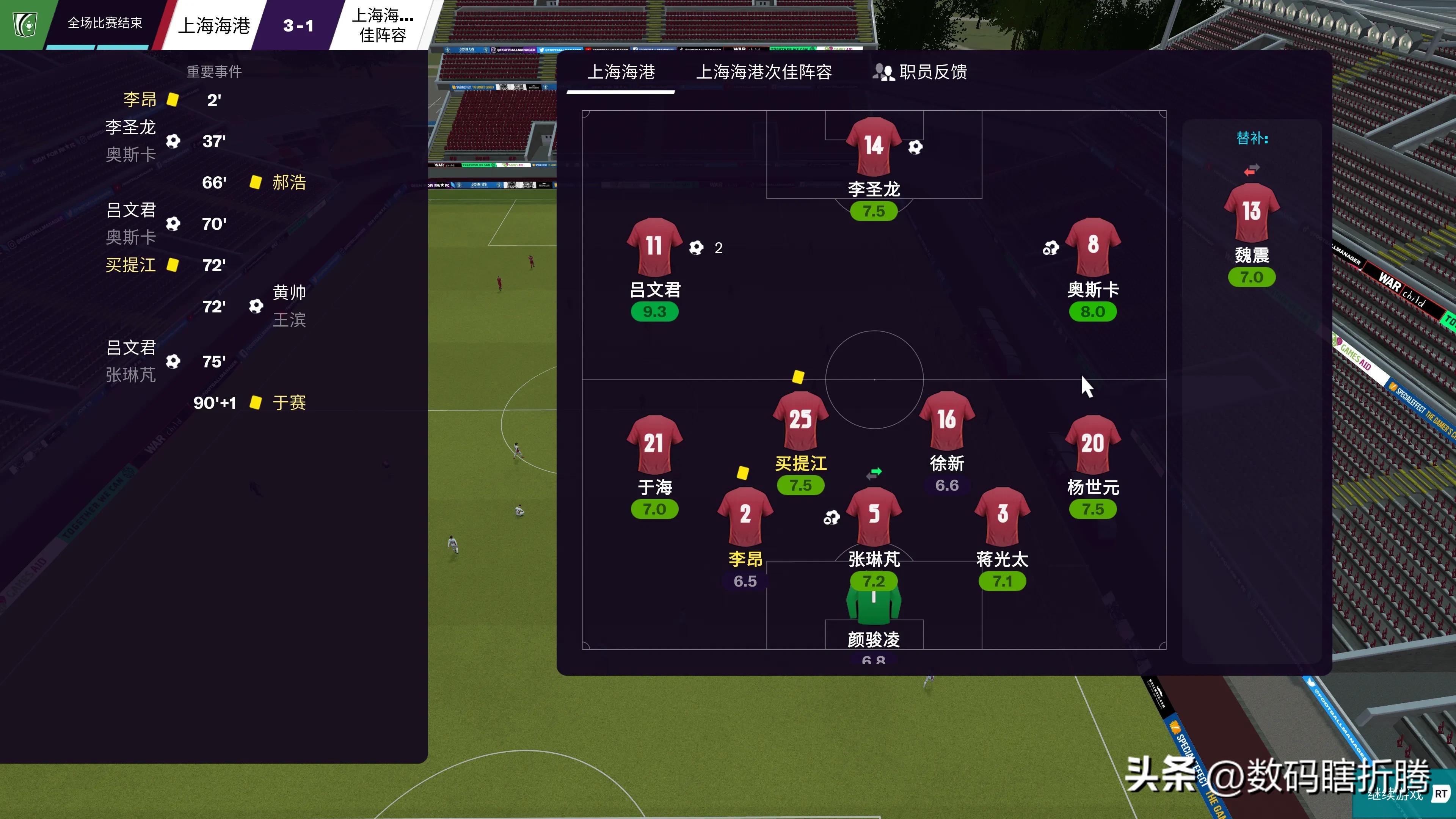Click the 继续游戏 continue button

1396,795
